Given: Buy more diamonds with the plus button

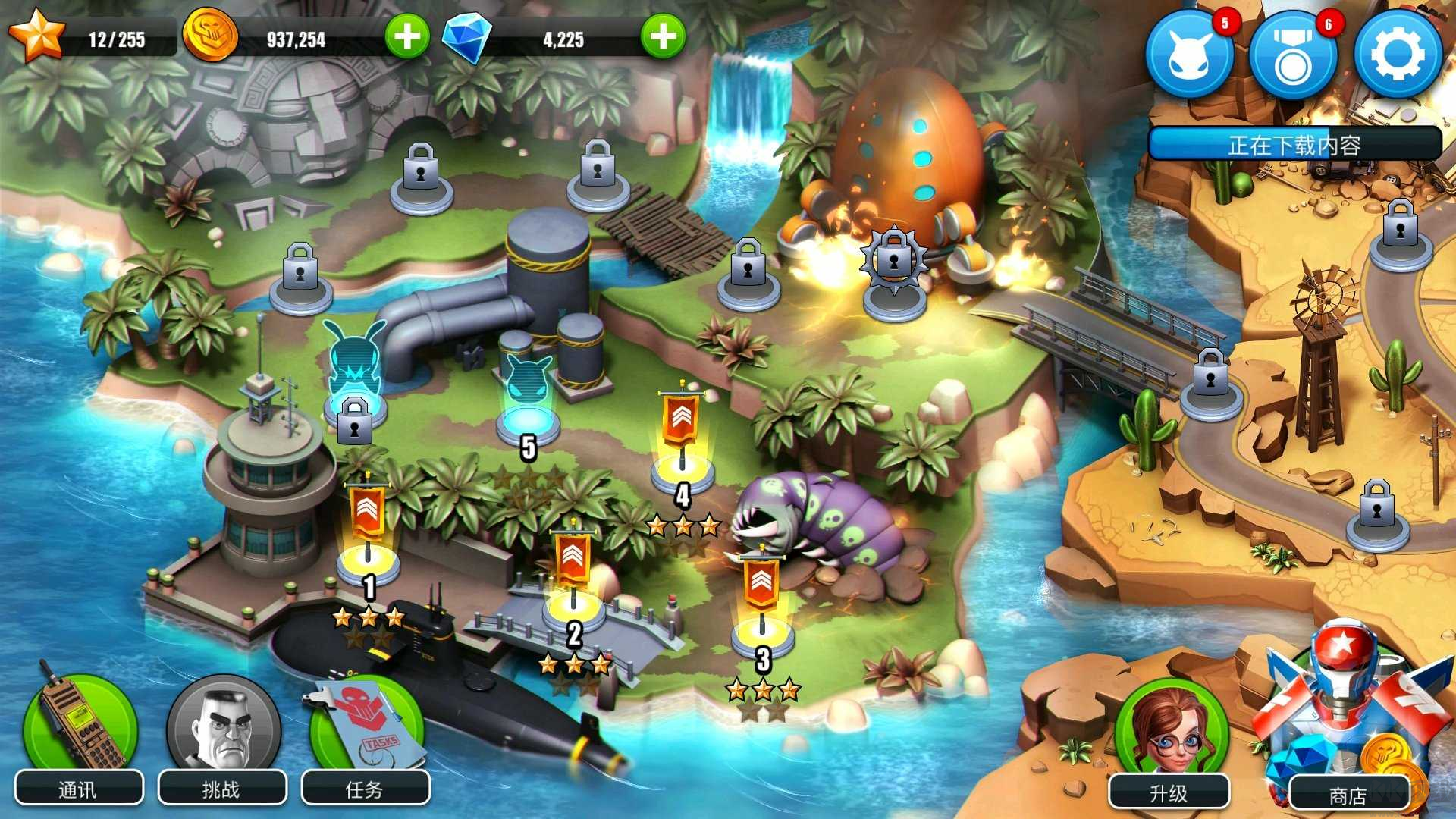Looking at the screenshot, I should point(663,36).
